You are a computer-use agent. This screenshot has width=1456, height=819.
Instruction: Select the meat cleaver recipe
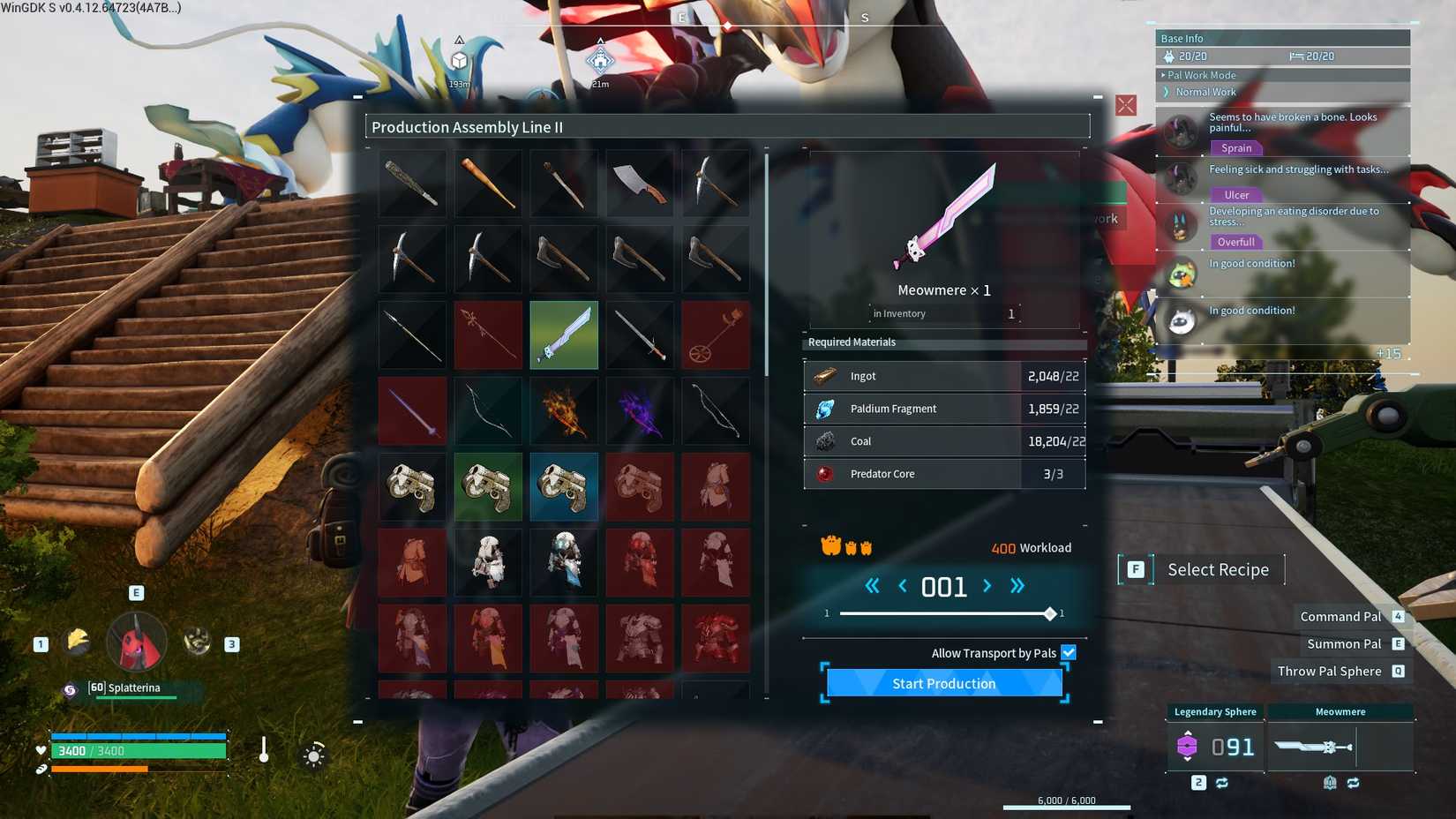click(x=640, y=183)
